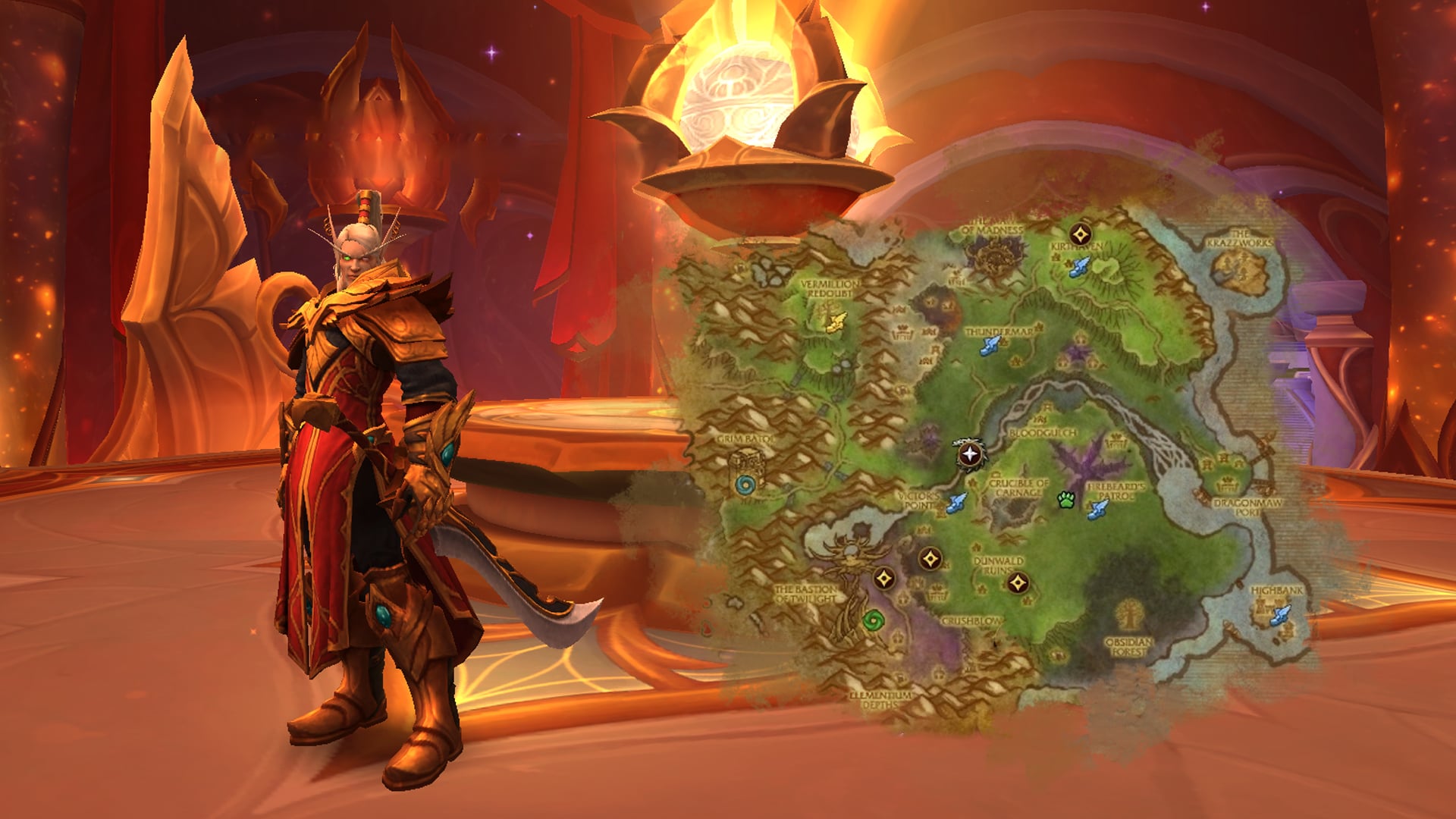Choose the yellow Vermillion Redoubt flight point

(835, 322)
